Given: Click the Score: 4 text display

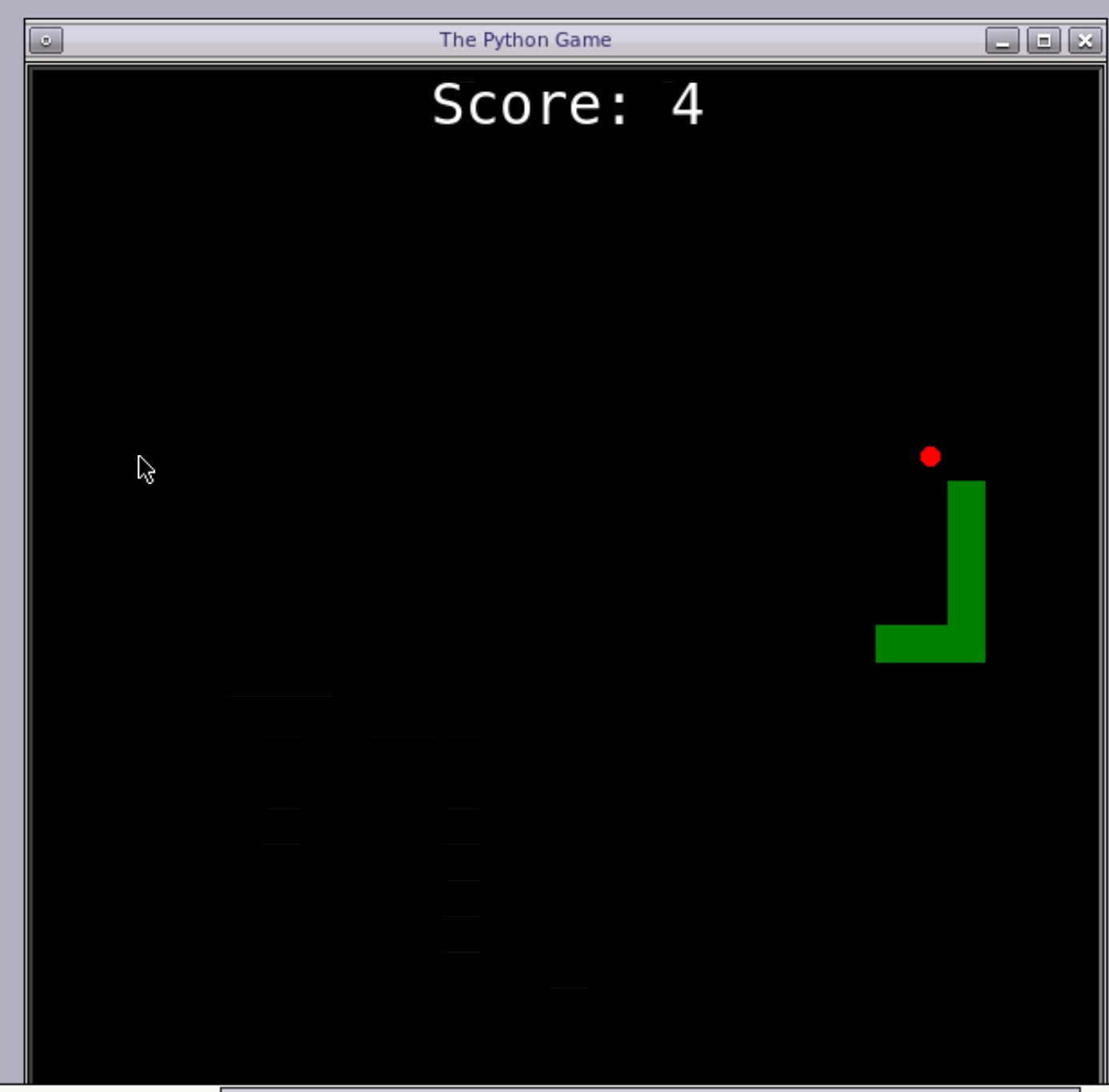Looking at the screenshot, I should (568, 104).
